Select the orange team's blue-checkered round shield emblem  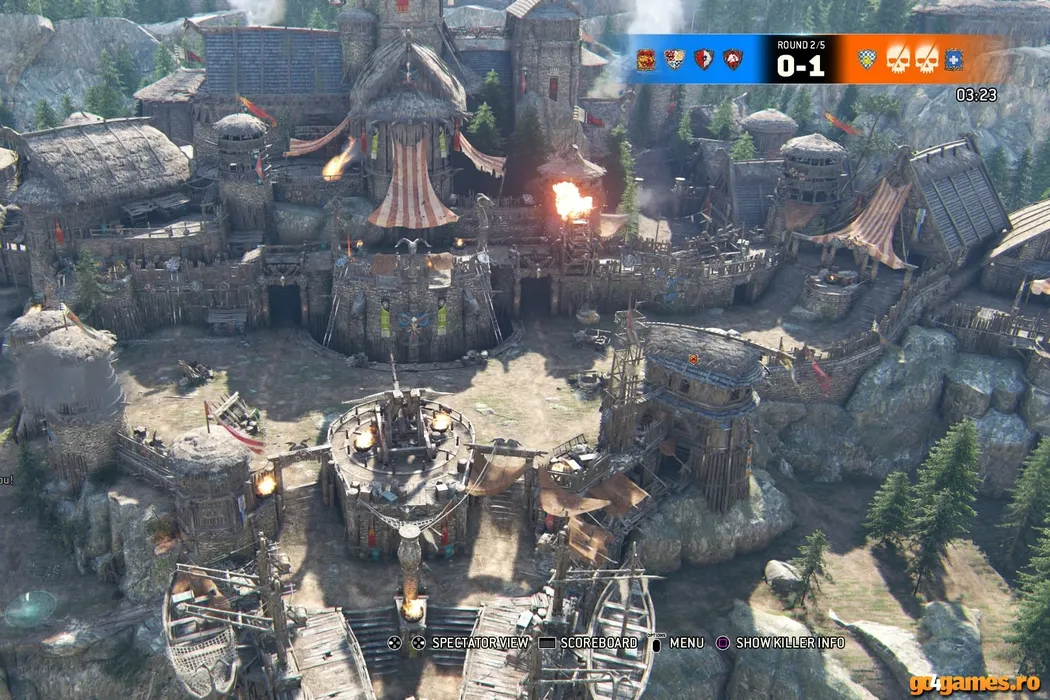click(867, 59)
